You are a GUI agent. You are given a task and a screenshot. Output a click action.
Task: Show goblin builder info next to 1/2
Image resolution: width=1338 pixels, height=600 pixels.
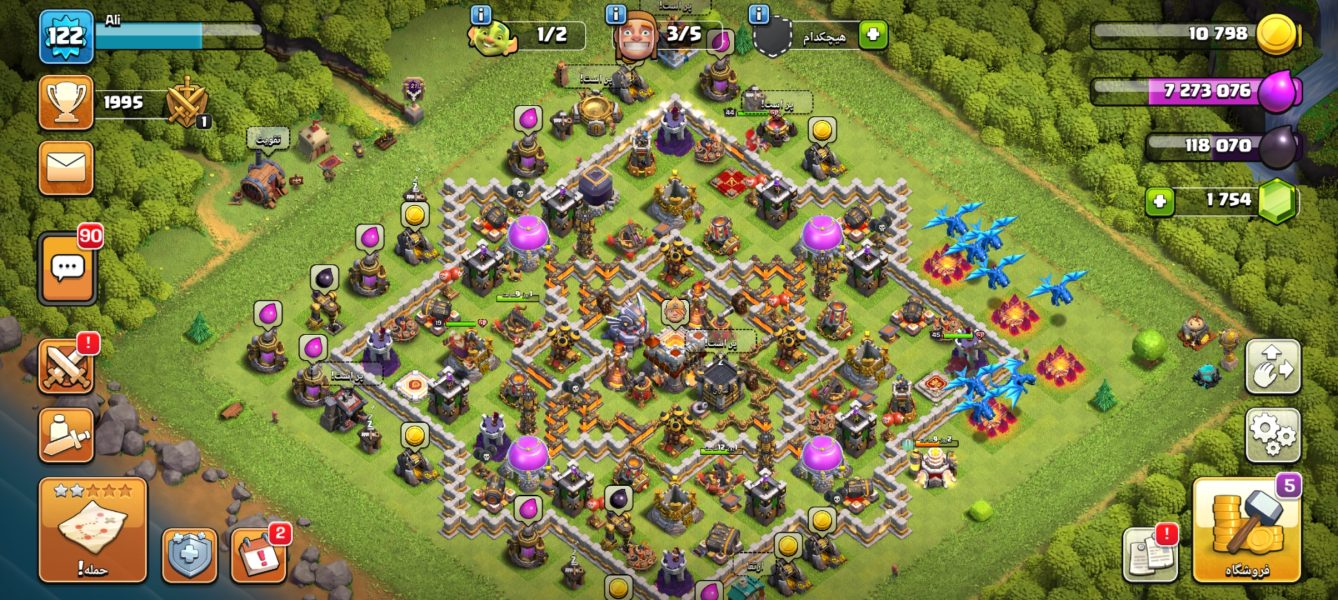coord(481,15)
